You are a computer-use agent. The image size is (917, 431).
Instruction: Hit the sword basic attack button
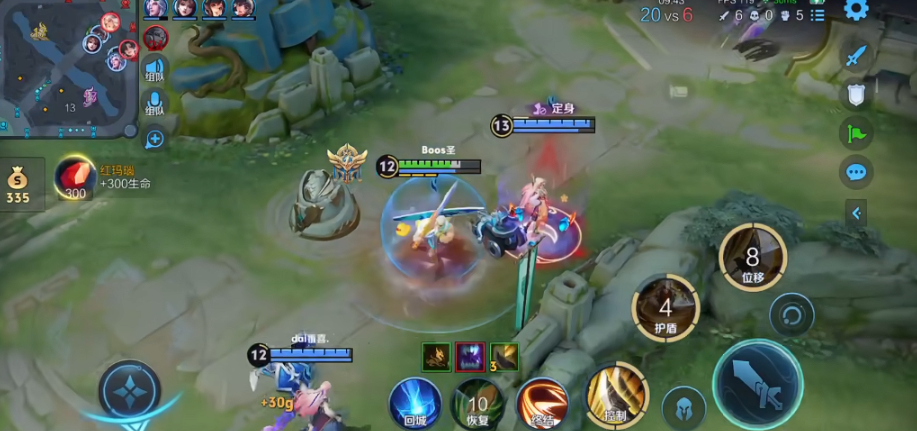[x=757, y=383]
